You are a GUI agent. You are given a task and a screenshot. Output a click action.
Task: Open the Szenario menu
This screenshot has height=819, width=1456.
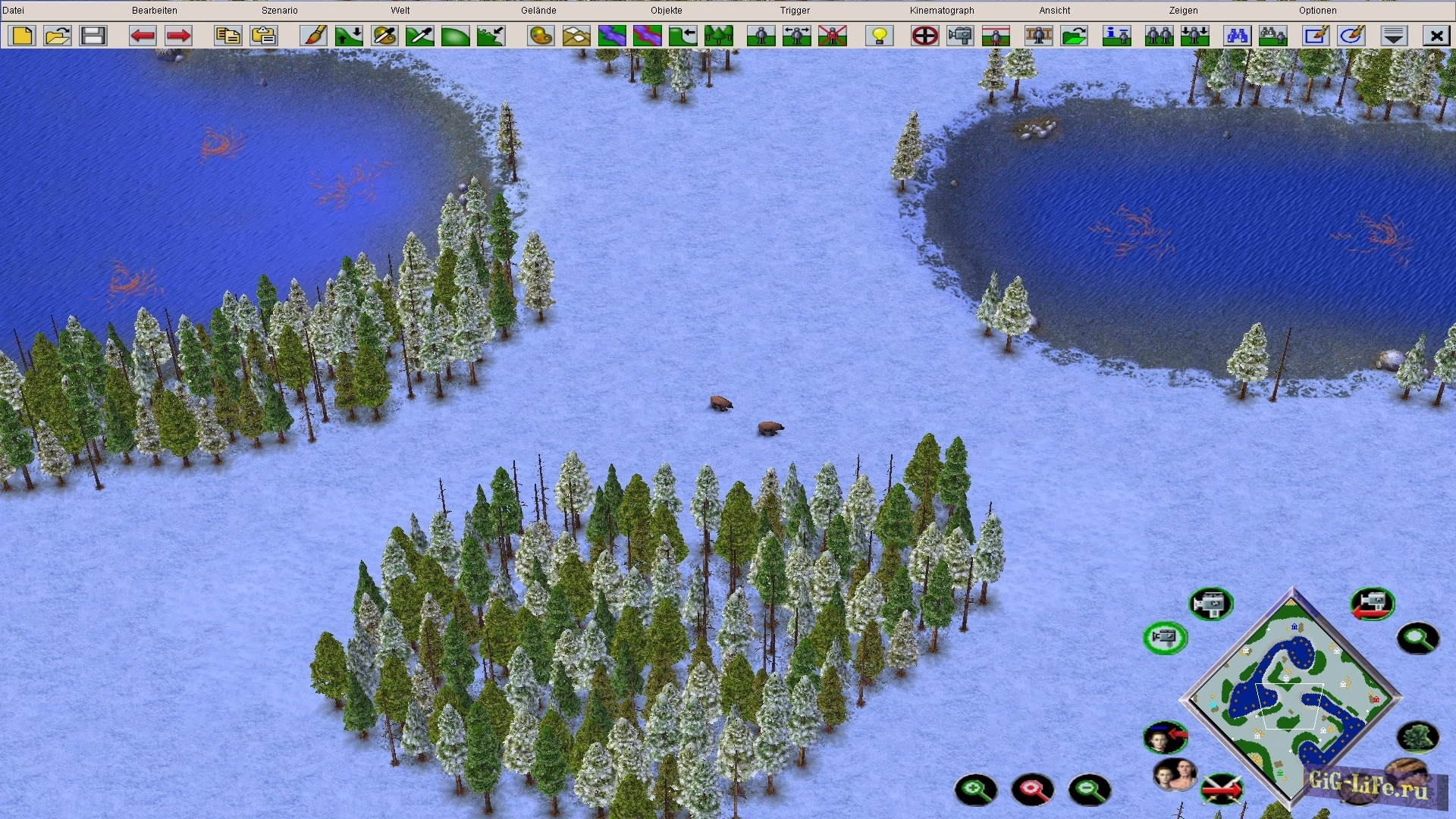(x=279, y=11)
